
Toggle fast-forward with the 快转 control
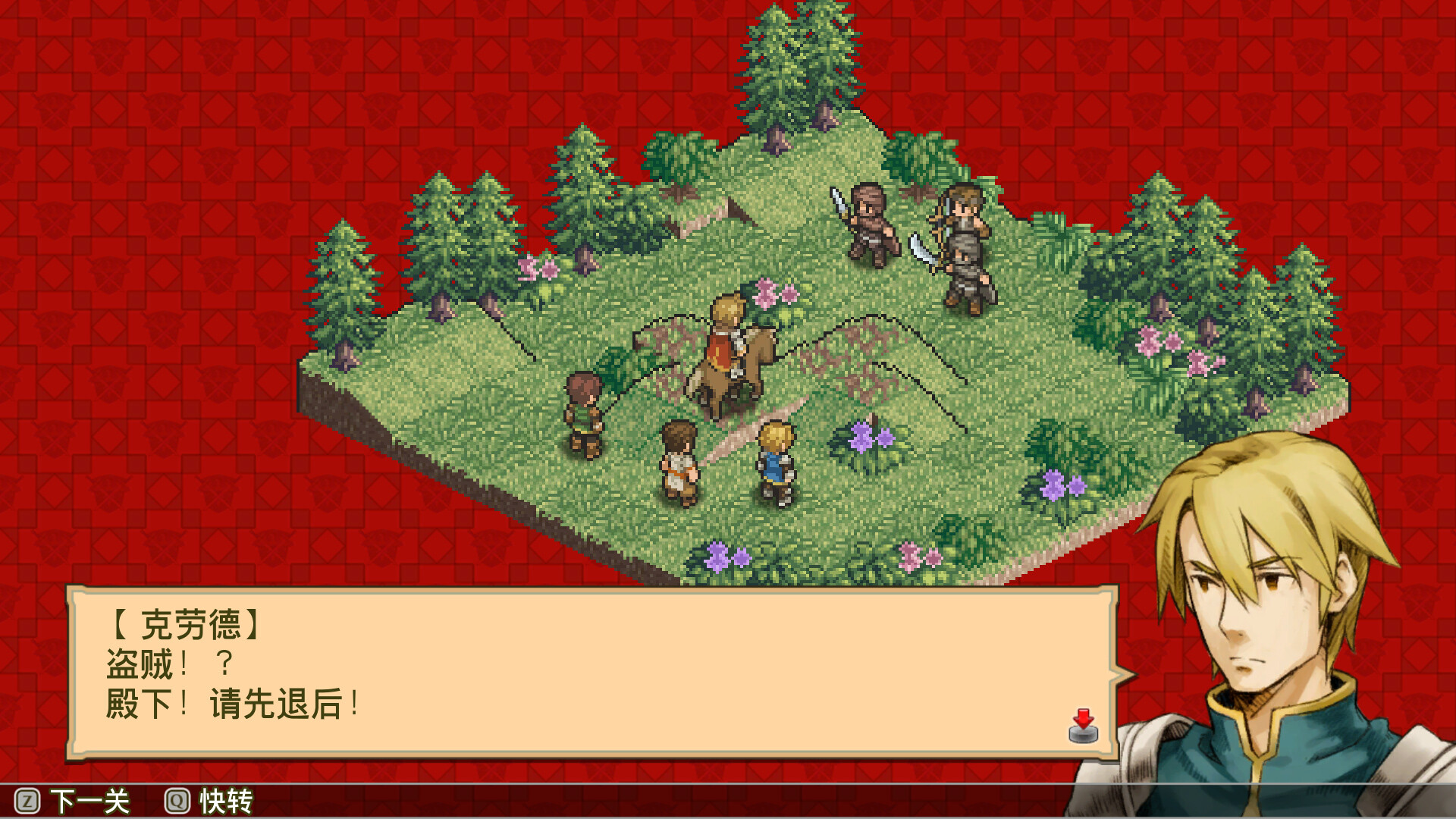(224, 800)
